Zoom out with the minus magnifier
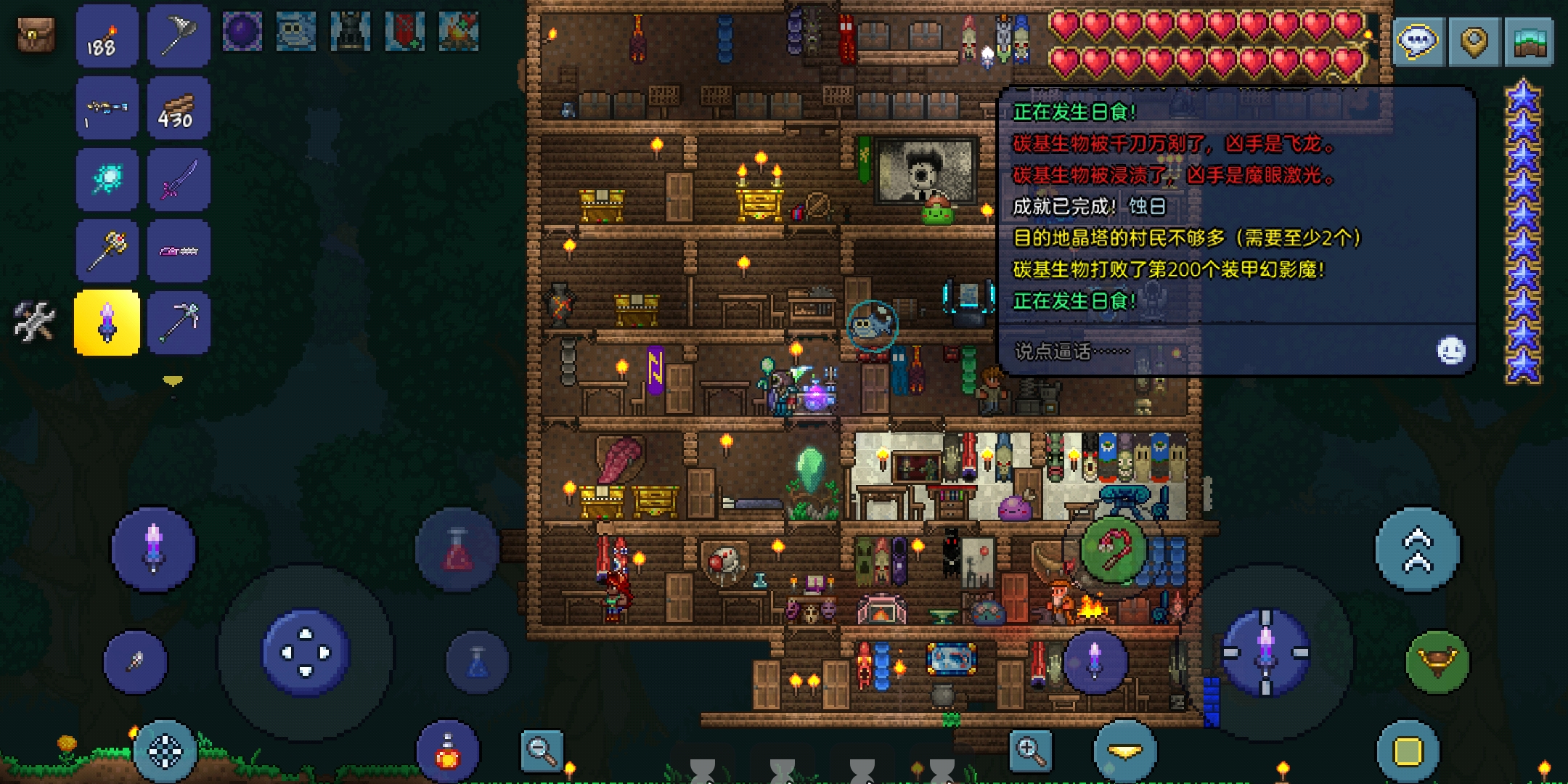Image resolution: width=1568 pixels, height=784 pixels. (542, 751)
